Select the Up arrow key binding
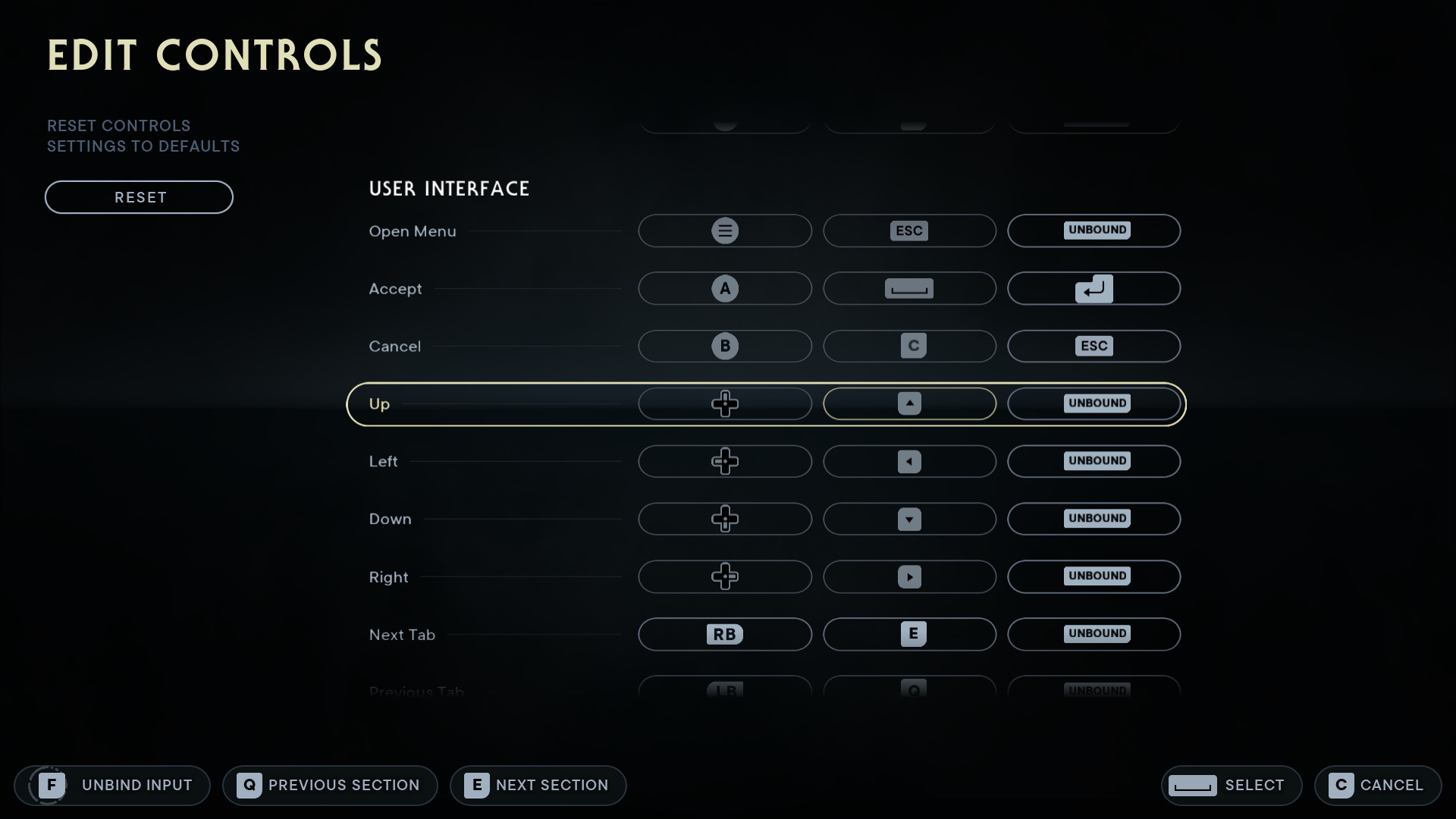Image resolution: width=1456 pixels, height=819 pixels. coord(909,403)
